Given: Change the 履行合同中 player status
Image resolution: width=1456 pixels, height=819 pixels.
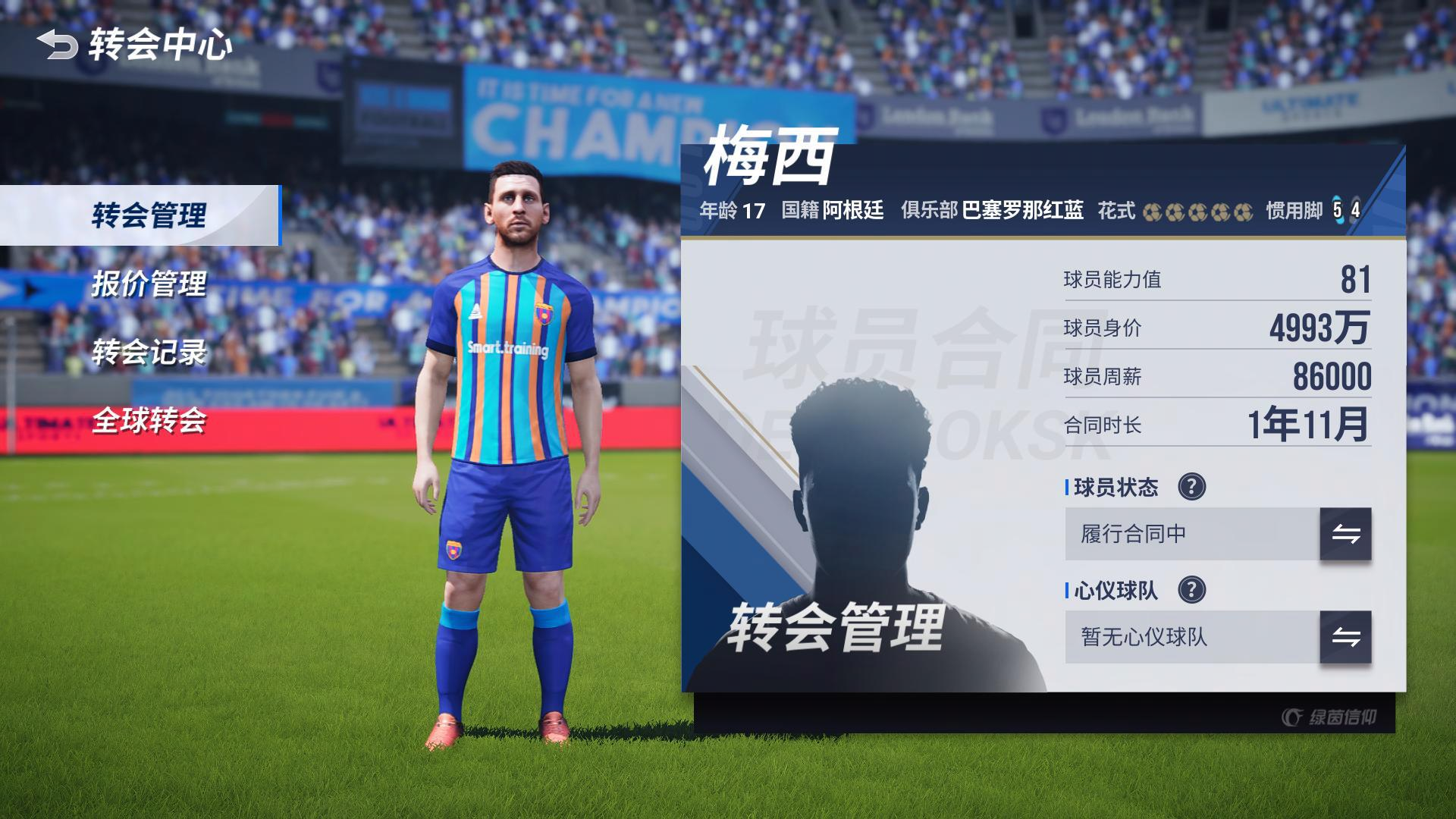Looking at the screenshot, I should pyautogui.click(x=1345, y=534).
